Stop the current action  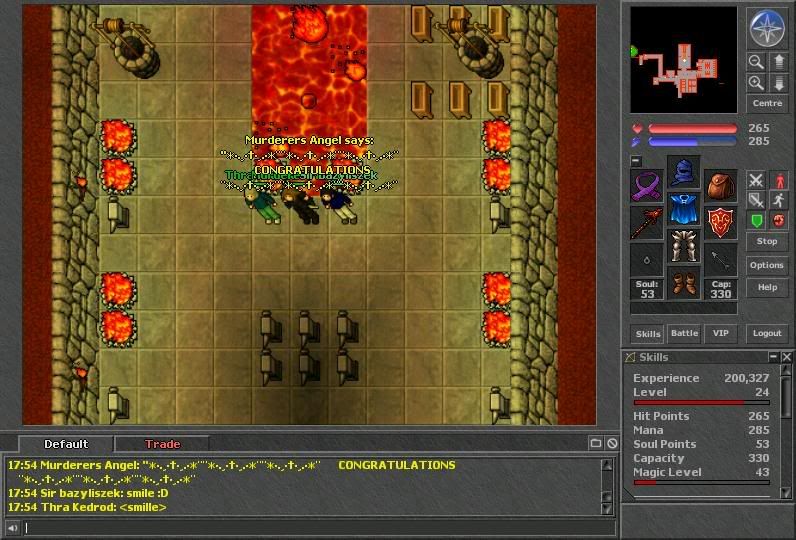(x=766, y=241)
